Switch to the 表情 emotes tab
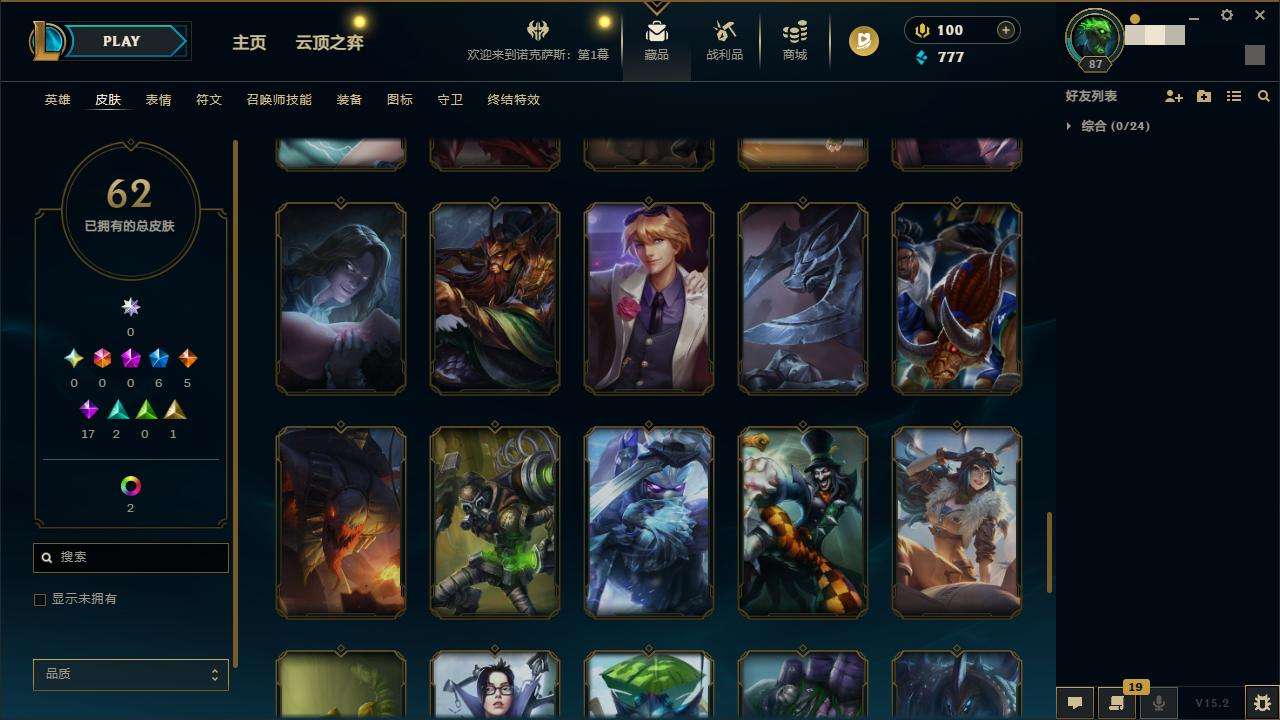1280x720 pixels. point(158,100)
